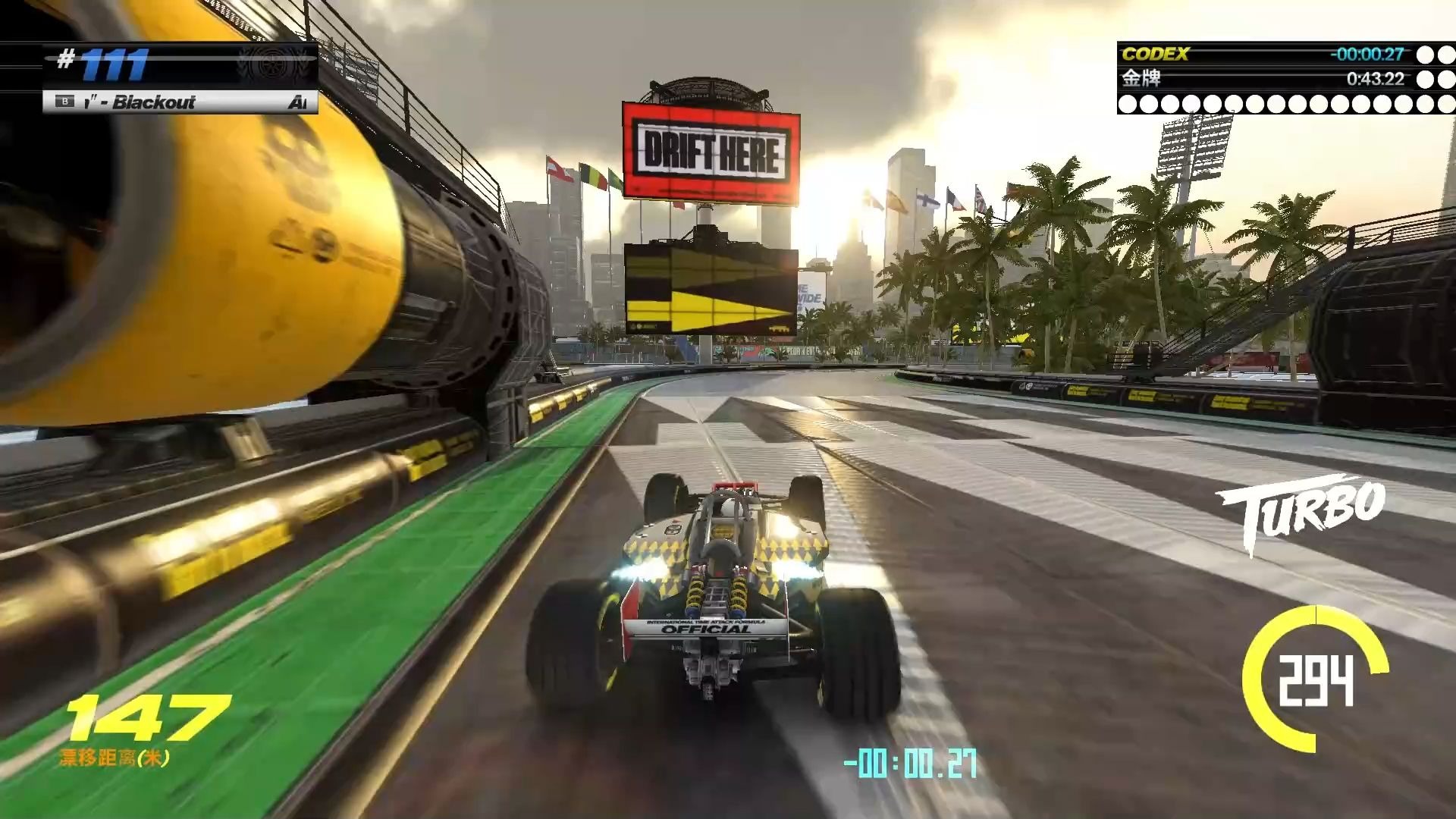The image size is (1456, 819).
Task: Click the Blackout track name banner
Action: coord(180,102)
